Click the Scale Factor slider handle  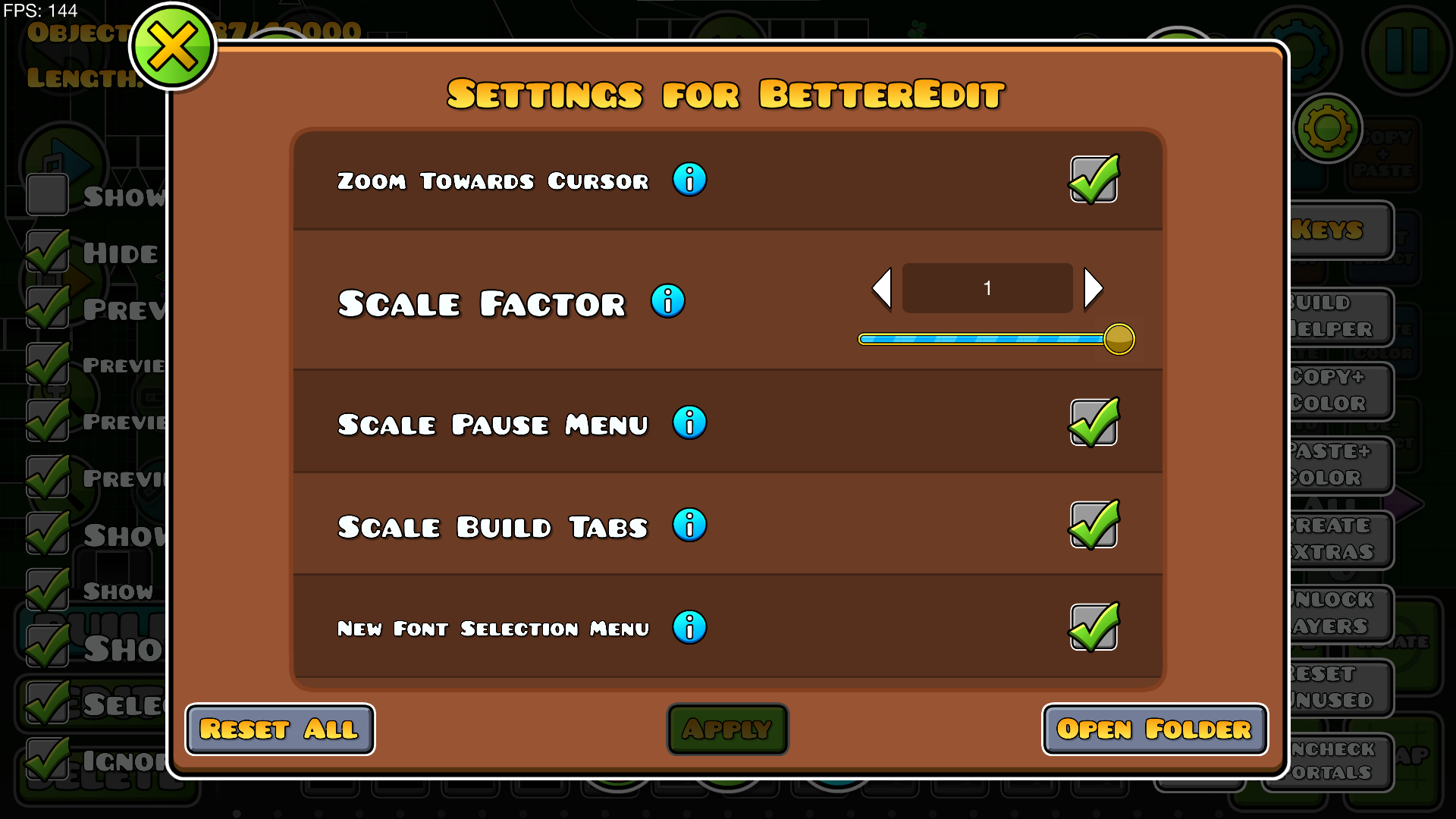1119,339
